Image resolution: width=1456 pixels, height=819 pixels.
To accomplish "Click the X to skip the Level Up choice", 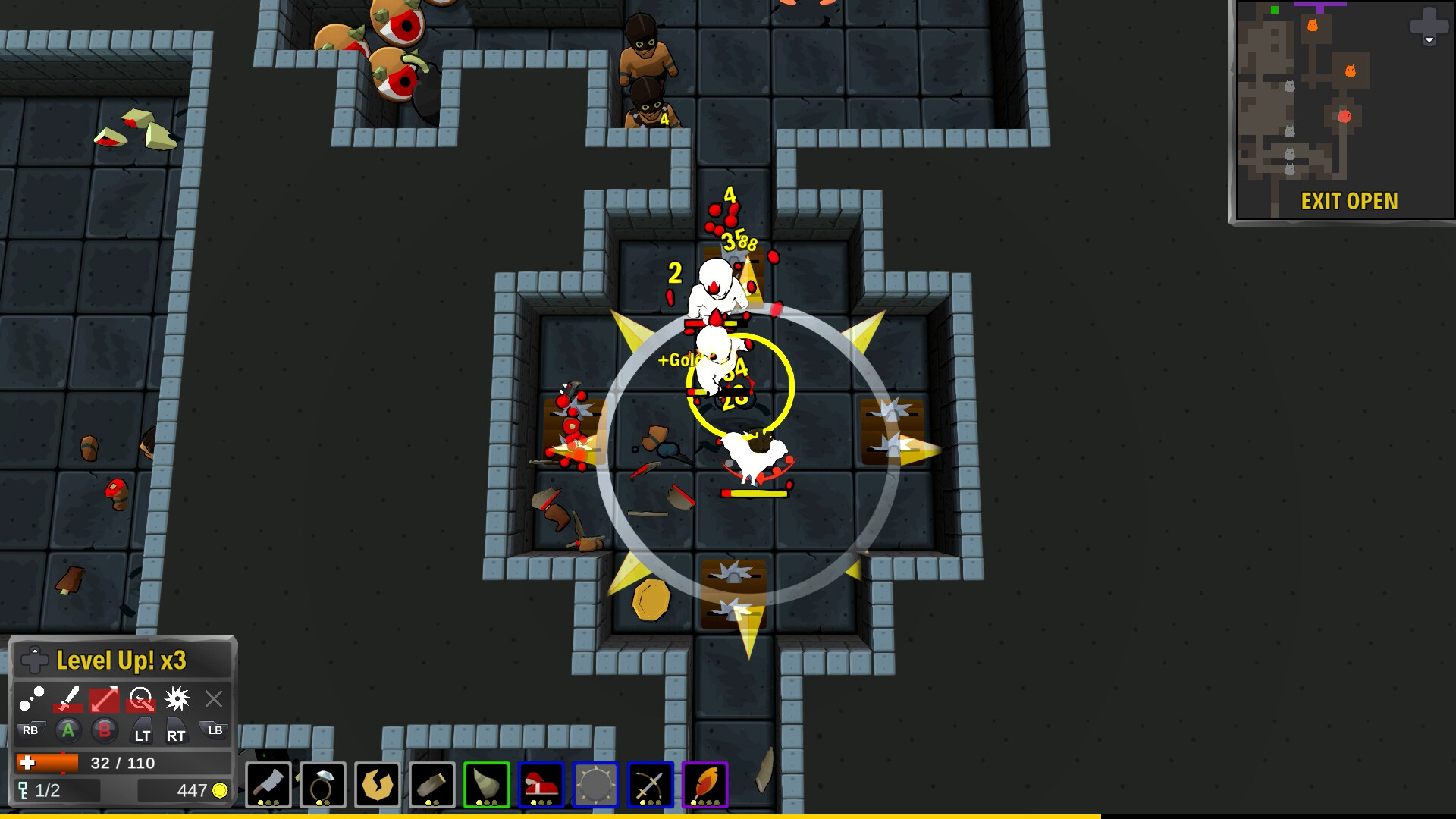I will pos(213,699).
